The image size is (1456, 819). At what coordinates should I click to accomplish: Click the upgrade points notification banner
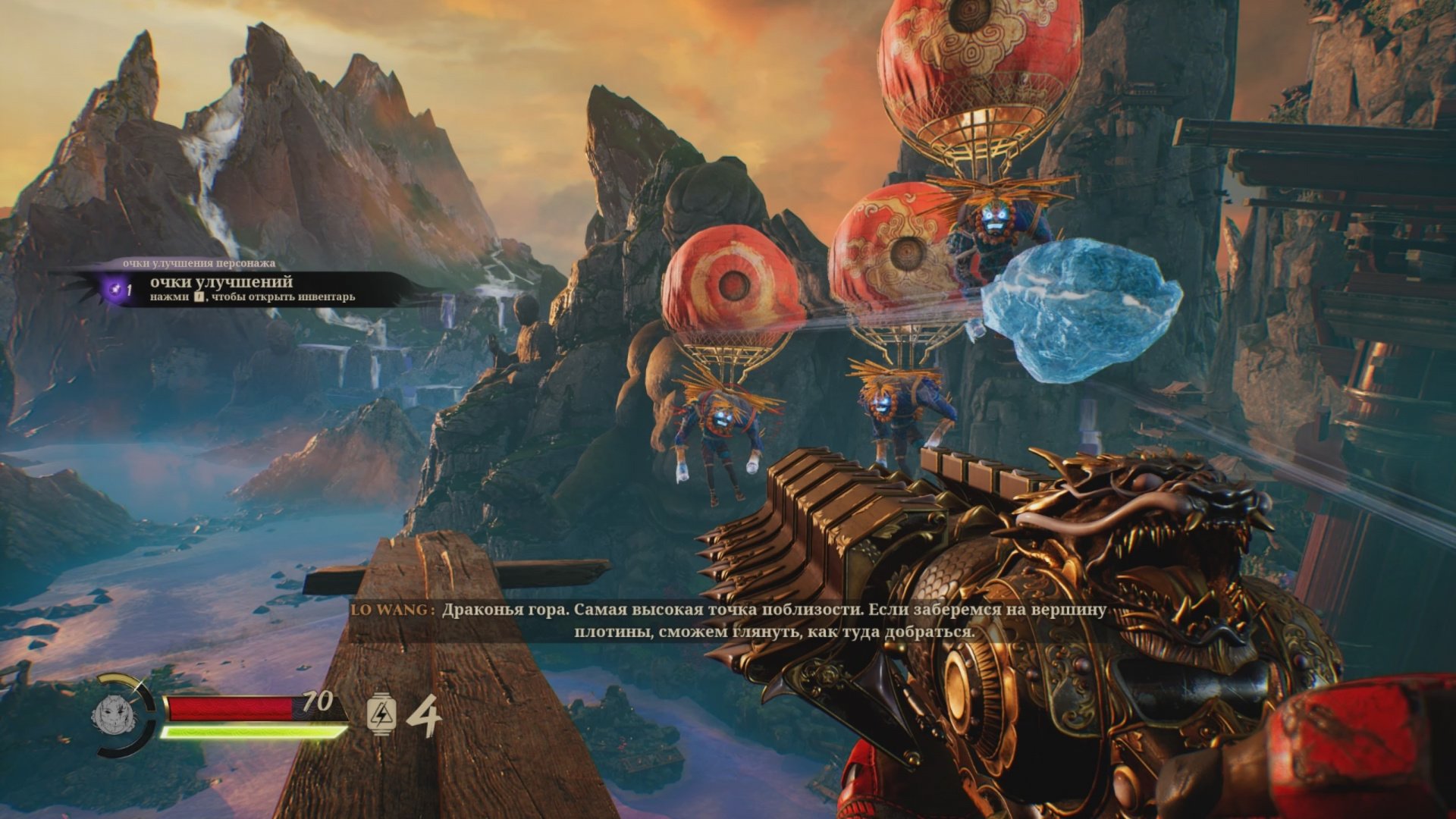click(x=250, y=289)
